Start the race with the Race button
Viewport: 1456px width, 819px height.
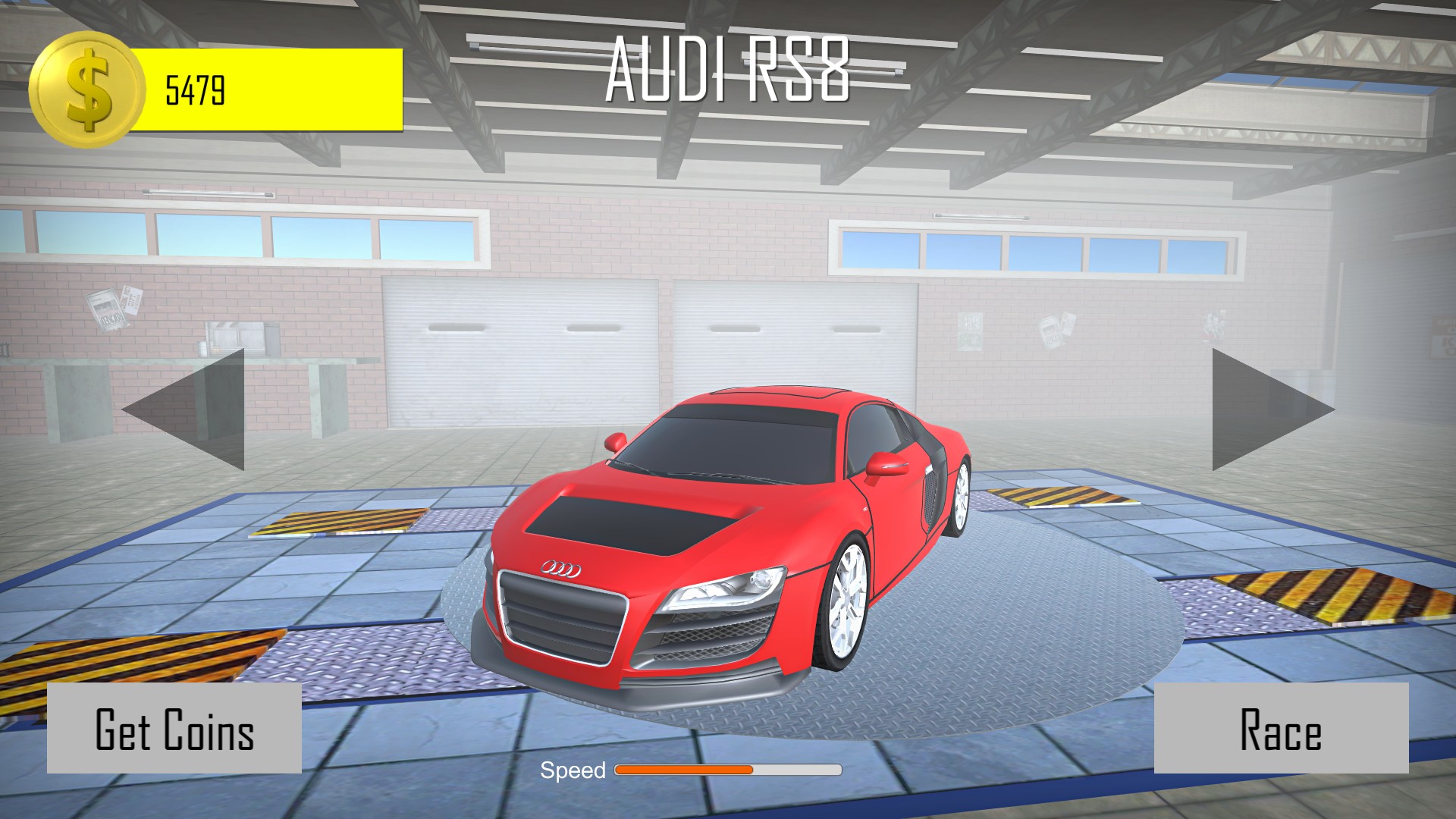tap(1281, 728)
